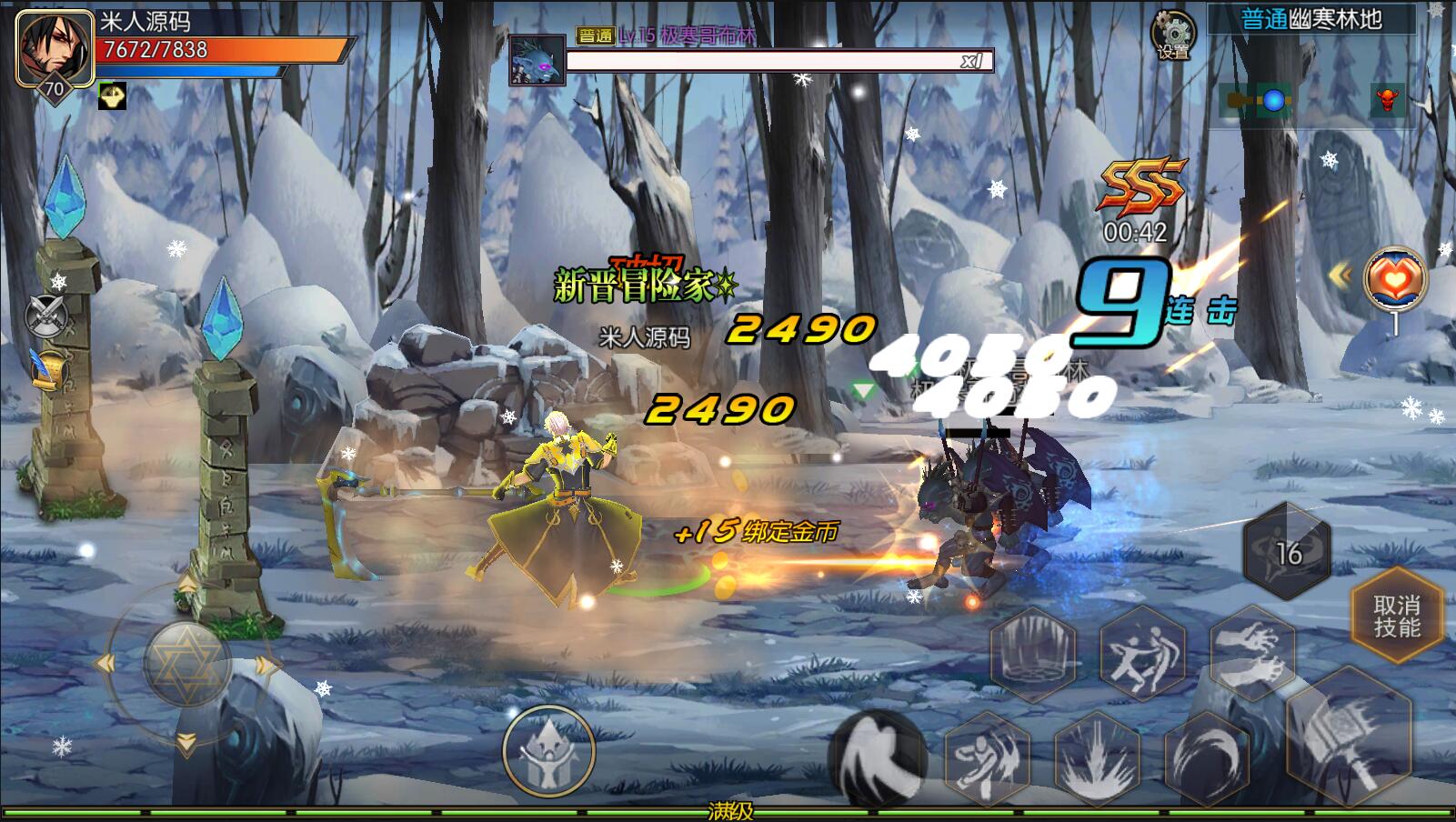Expand the yellow double-arrow beside the heart item
Viewport: 1456px width, 822px height.
pyautogui.click(x=1340, y=274)
